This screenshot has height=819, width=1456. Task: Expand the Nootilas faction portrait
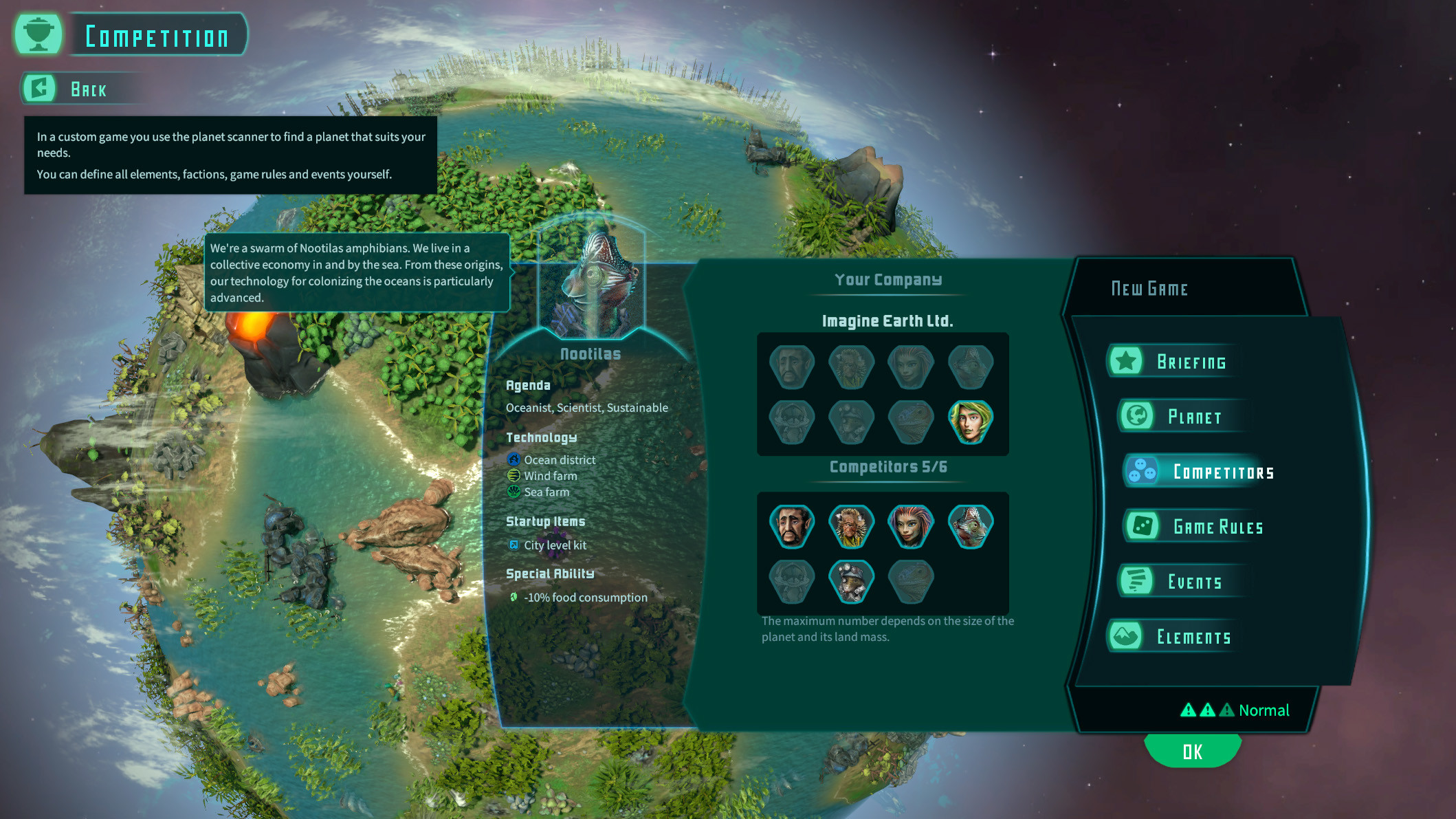pos(593,283)
